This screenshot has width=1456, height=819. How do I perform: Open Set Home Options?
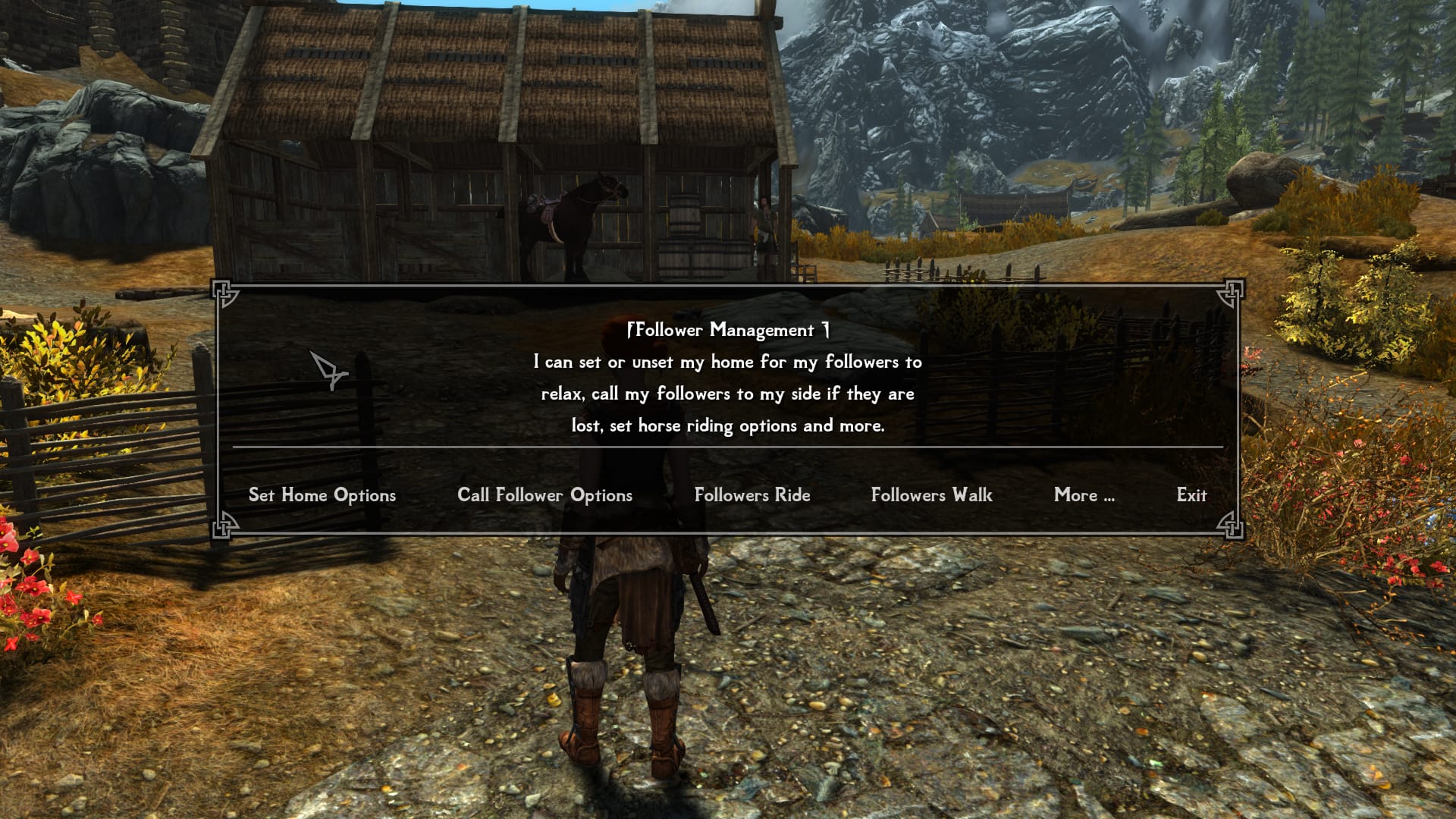click(322, 495)
